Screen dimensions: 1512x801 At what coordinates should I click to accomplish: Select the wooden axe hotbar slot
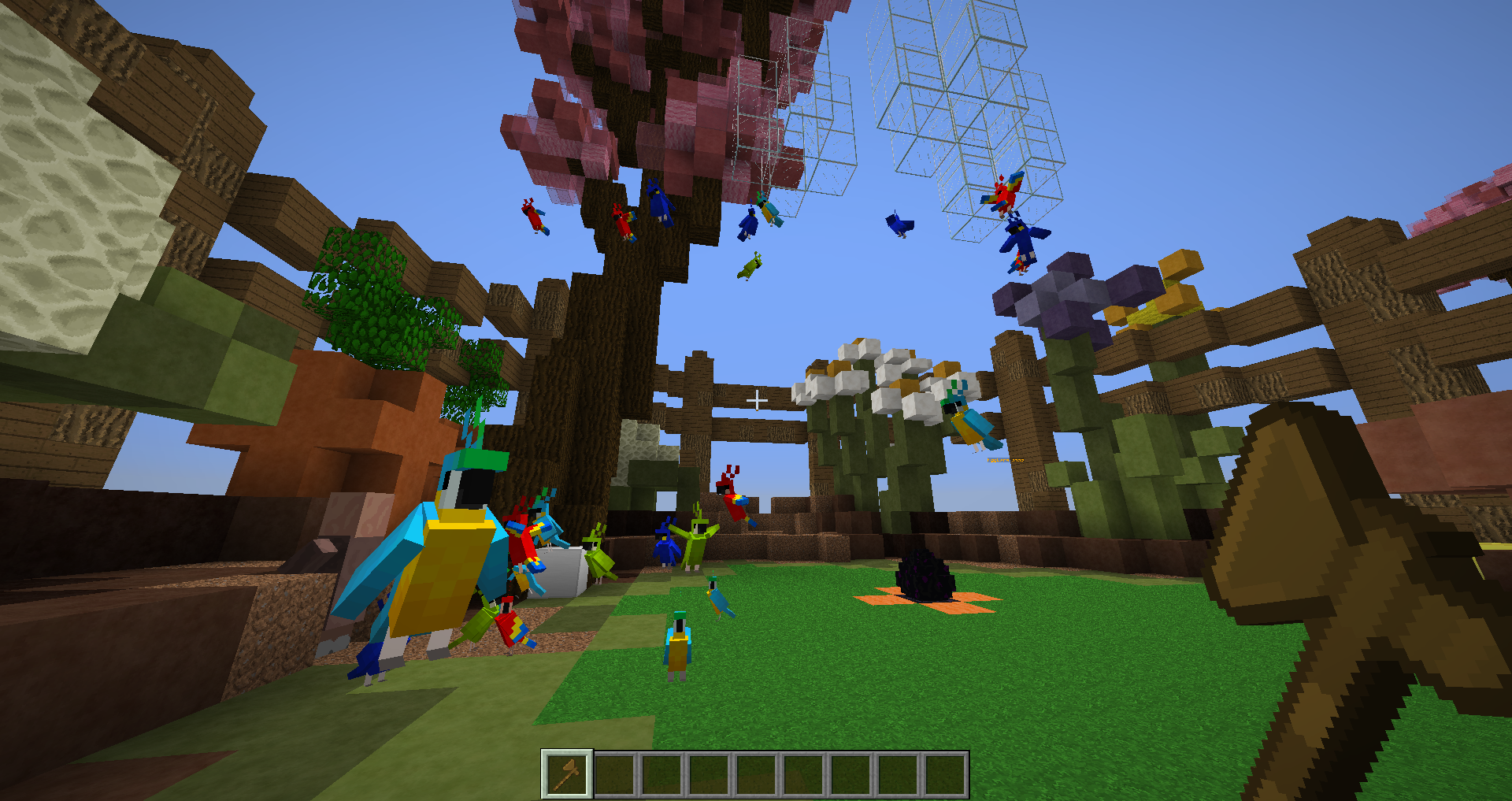[567, 774]
